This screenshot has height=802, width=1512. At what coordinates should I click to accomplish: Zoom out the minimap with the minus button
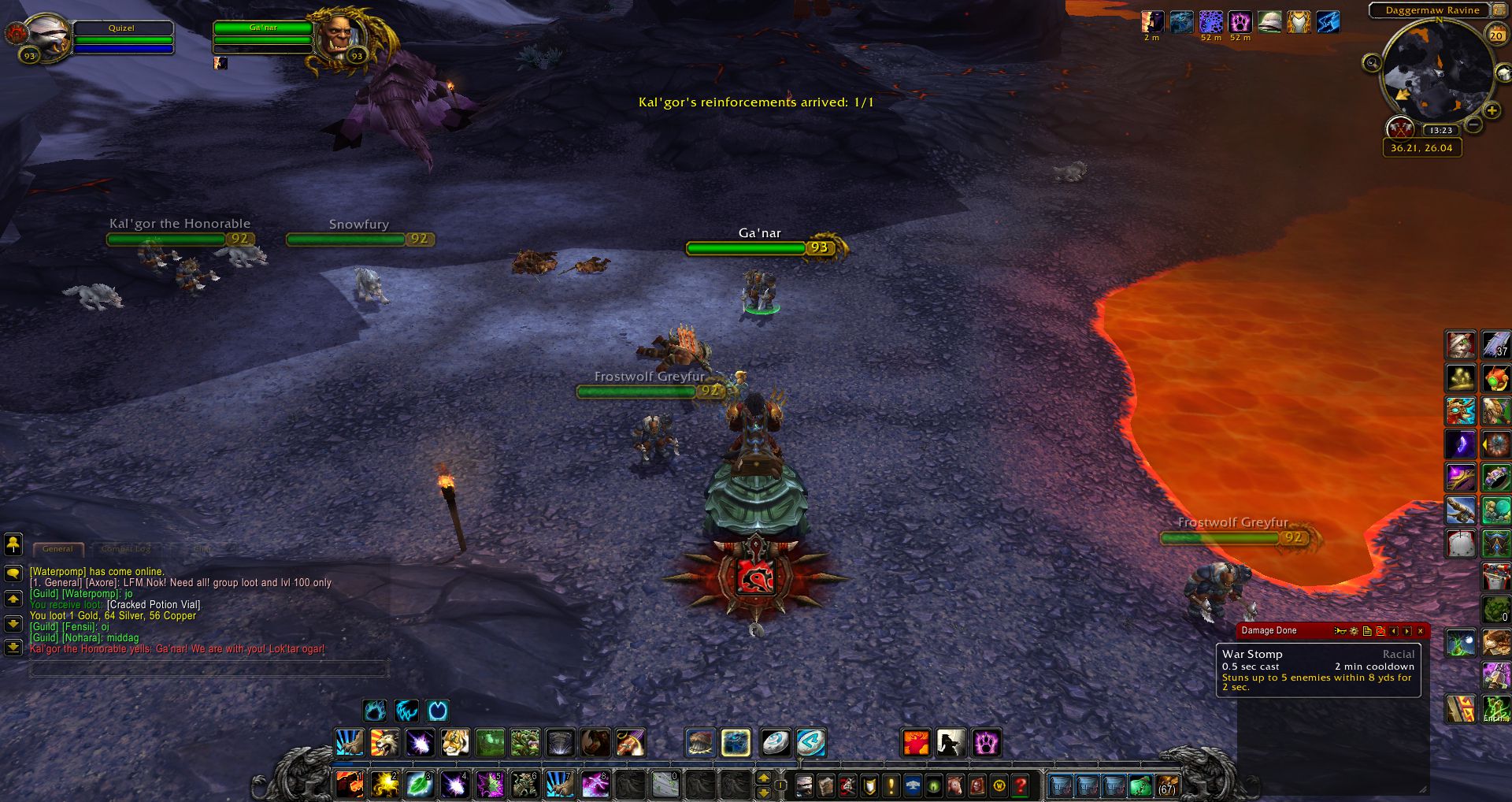tap(1473, 124)
